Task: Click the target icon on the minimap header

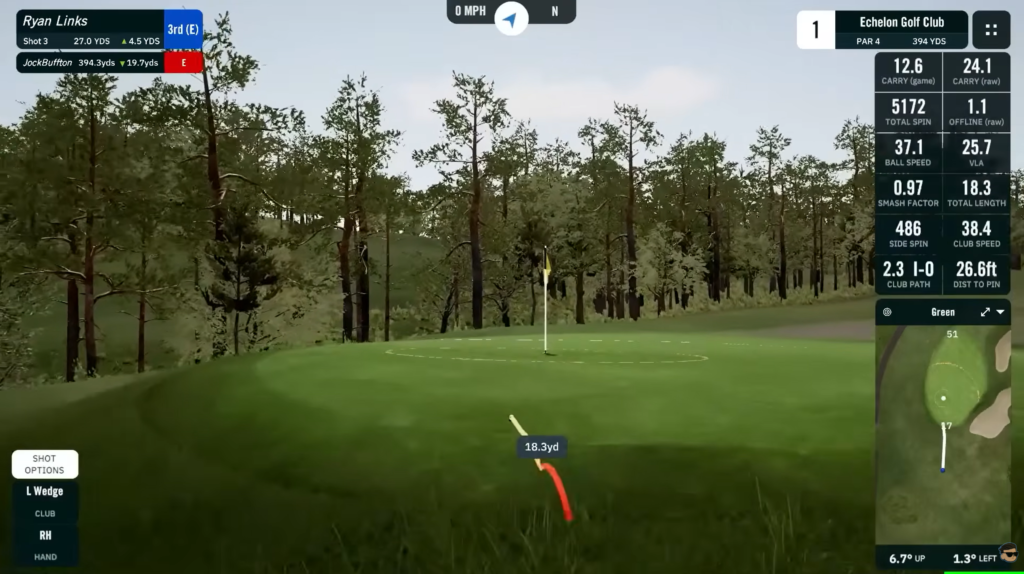Action: 887,312
